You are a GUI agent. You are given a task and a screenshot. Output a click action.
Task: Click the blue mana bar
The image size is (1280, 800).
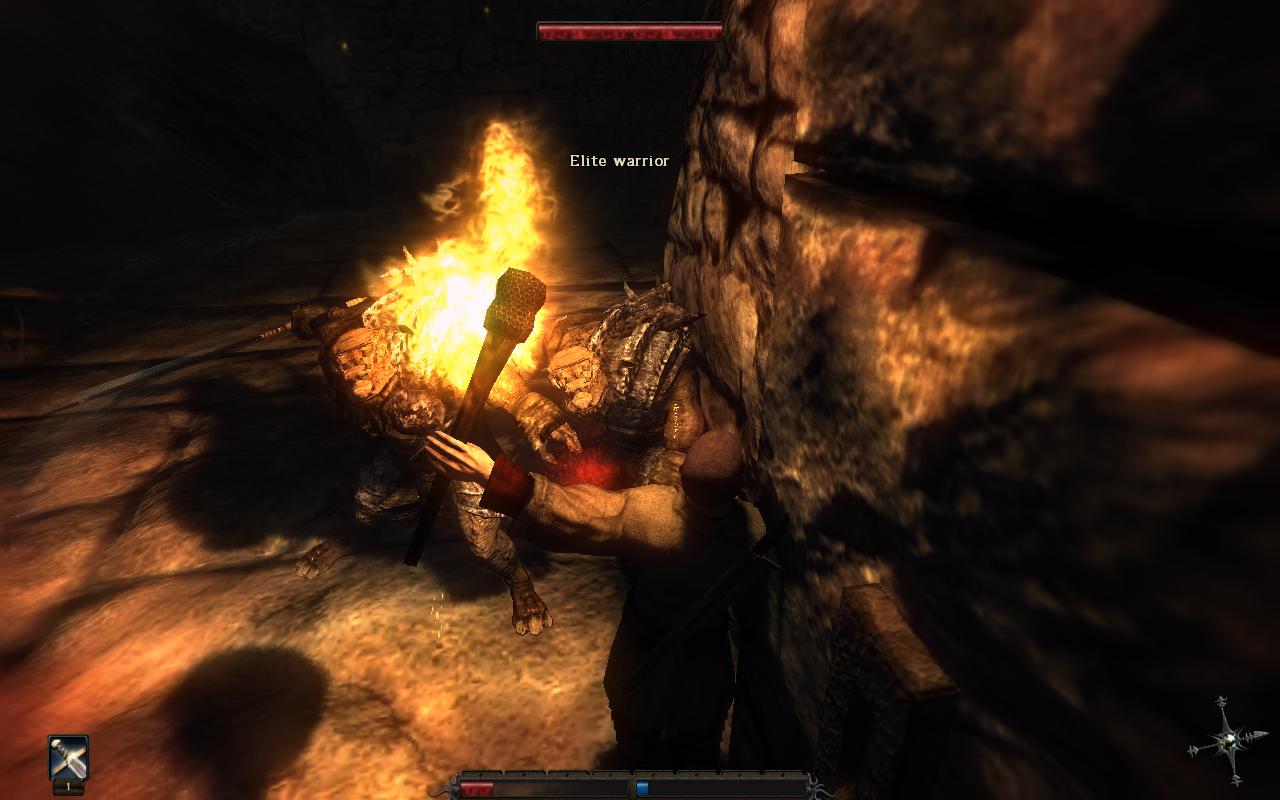(x=642, y=788)
